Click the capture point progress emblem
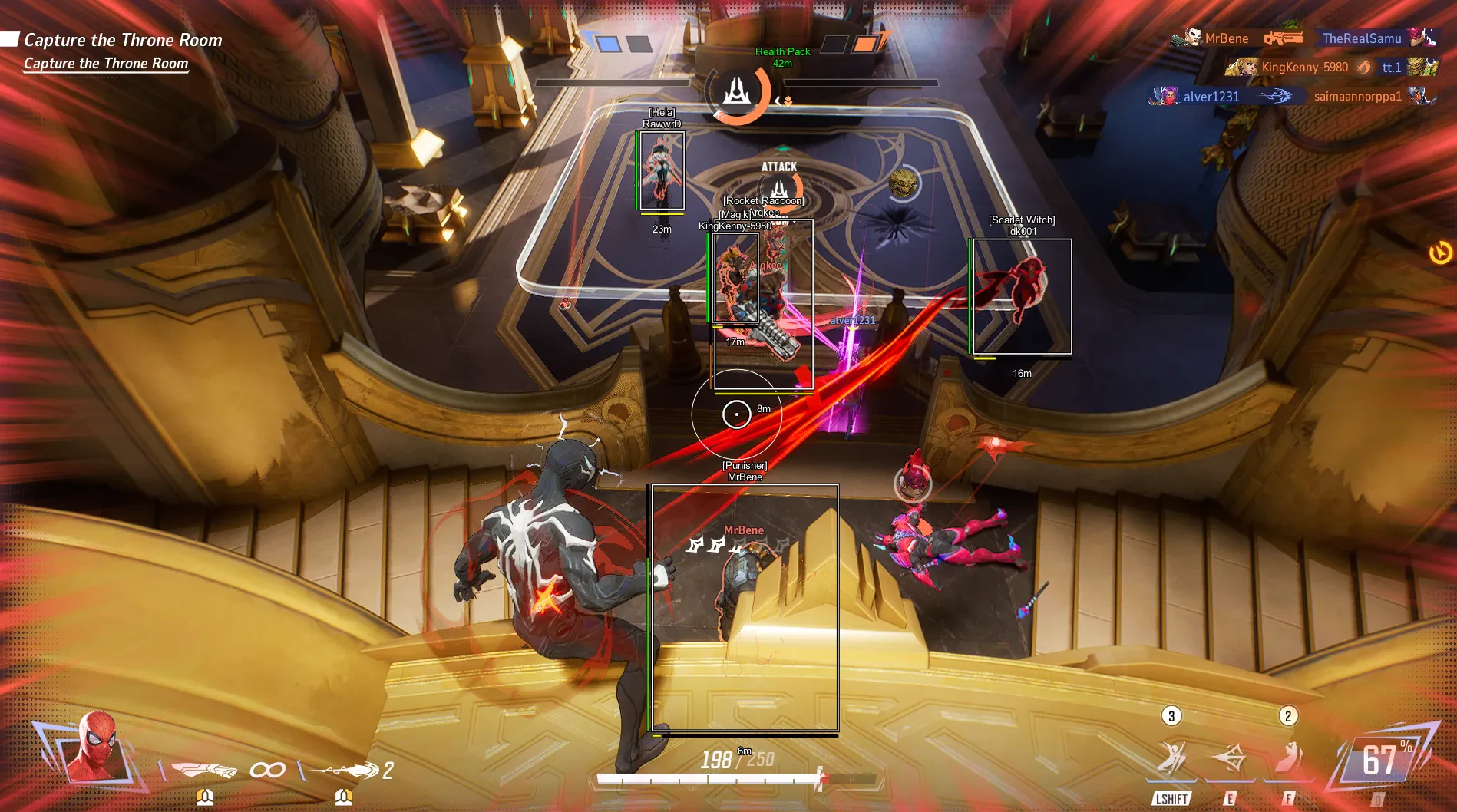 [737, 92]
